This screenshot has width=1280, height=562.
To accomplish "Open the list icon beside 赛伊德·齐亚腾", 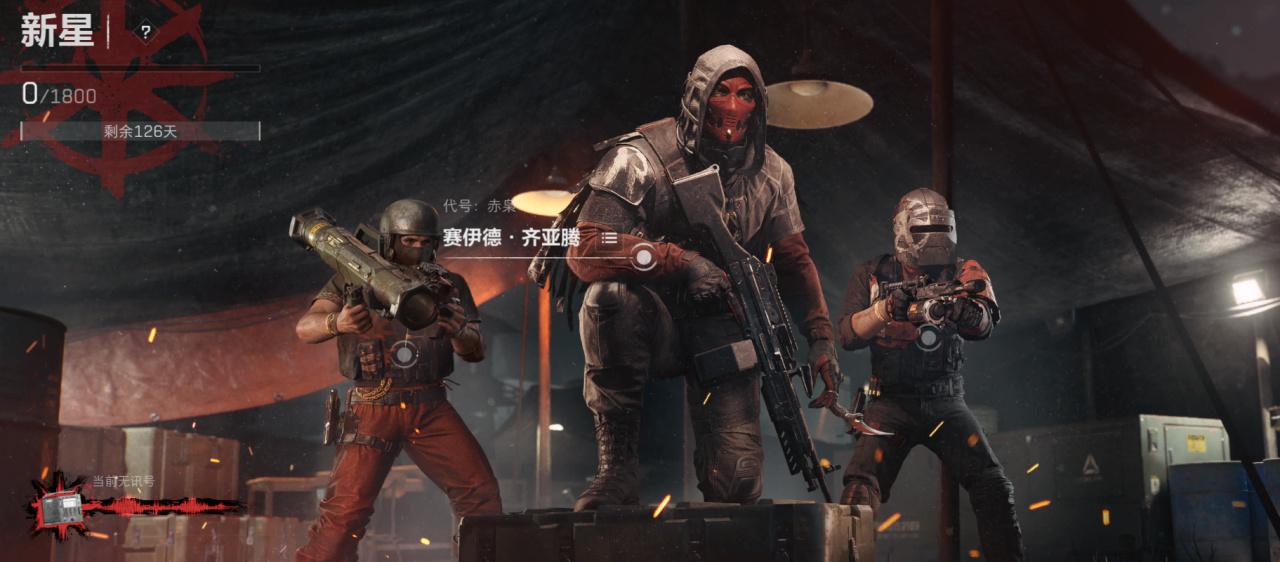I will pos(609,238).
